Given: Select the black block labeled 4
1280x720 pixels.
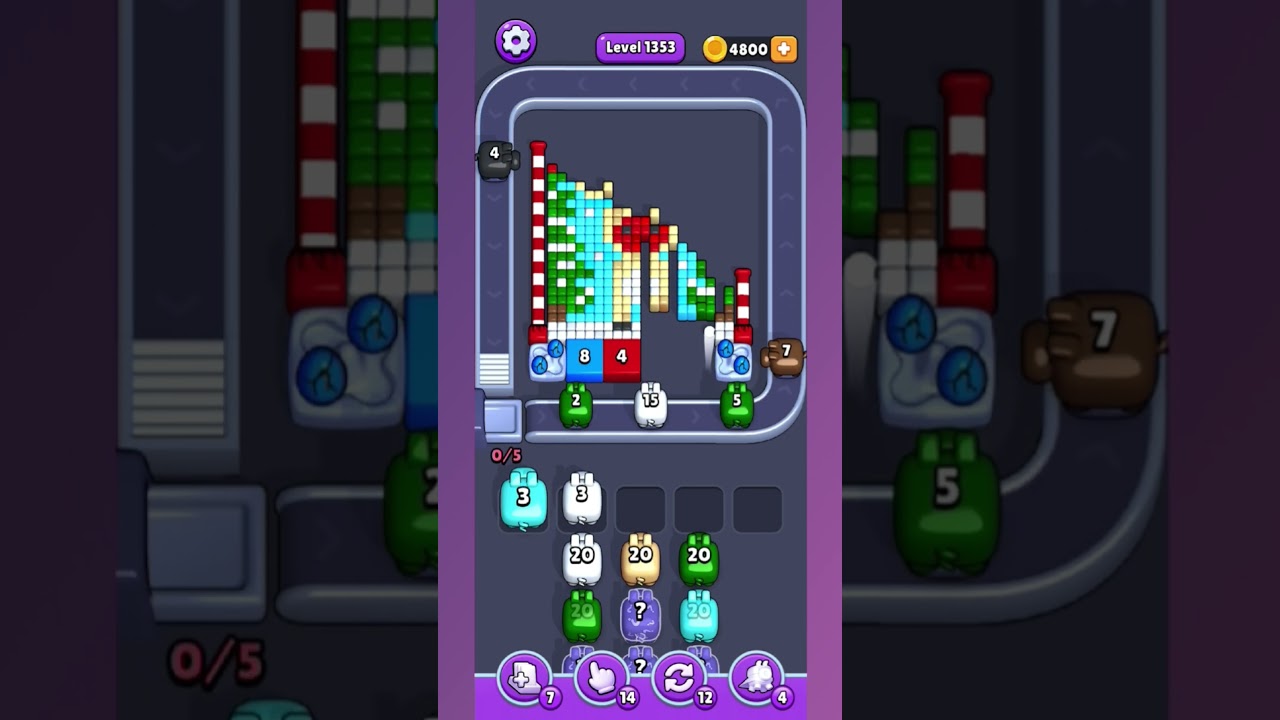Looking at the screenshot, I should (x=493, y=155).
